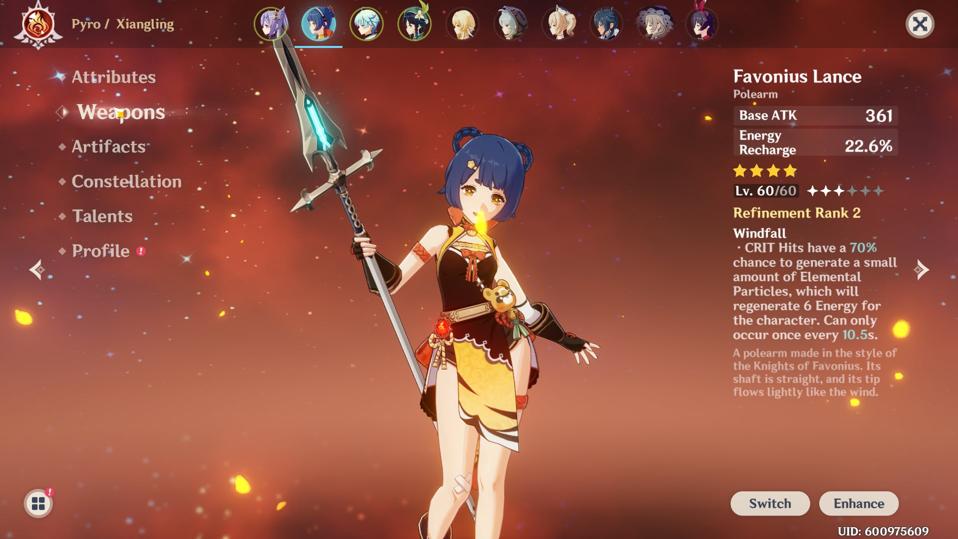958x539 pixels.
Task: Choose the light-blue-haired character portrait
Action: coord(367,24)
